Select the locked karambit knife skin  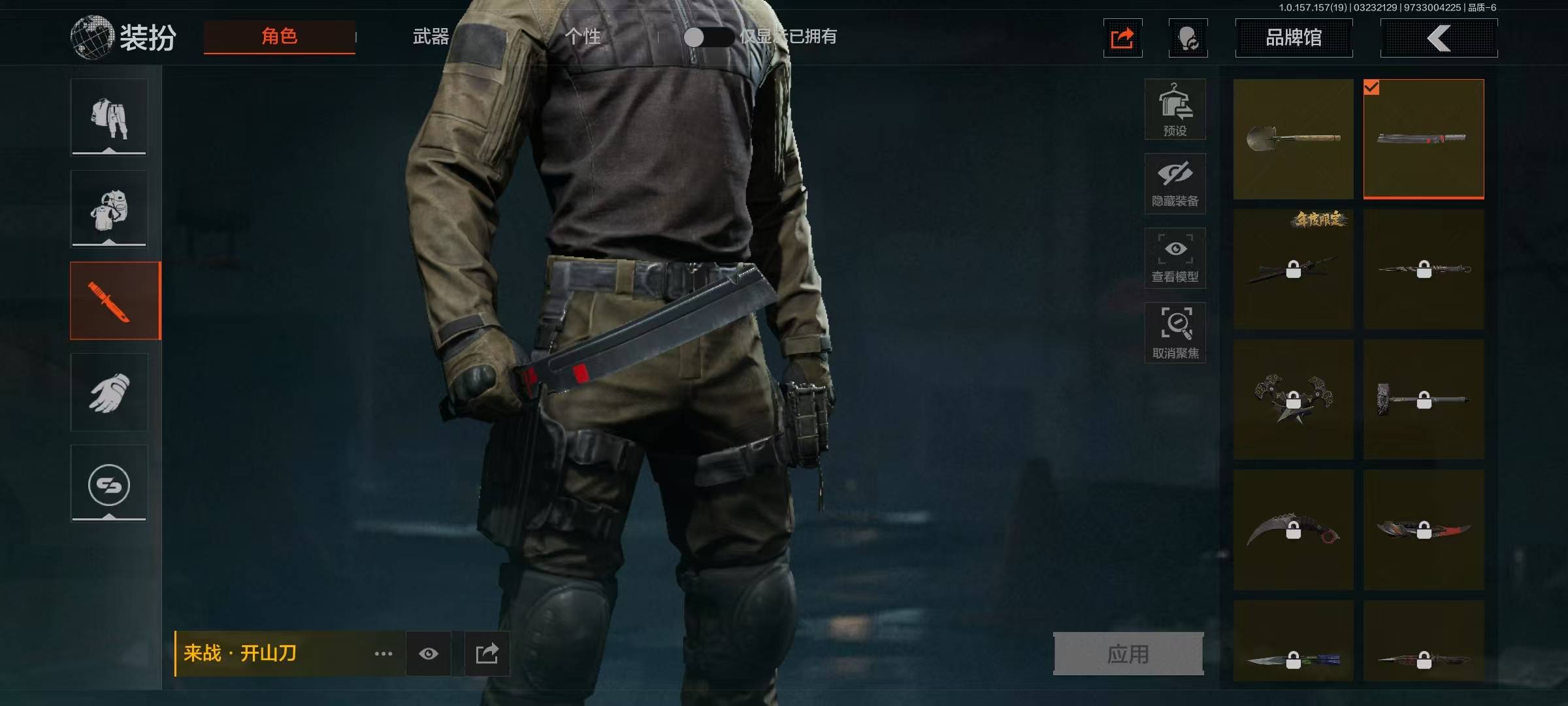pyautogui.click(x=1293, y=530)
